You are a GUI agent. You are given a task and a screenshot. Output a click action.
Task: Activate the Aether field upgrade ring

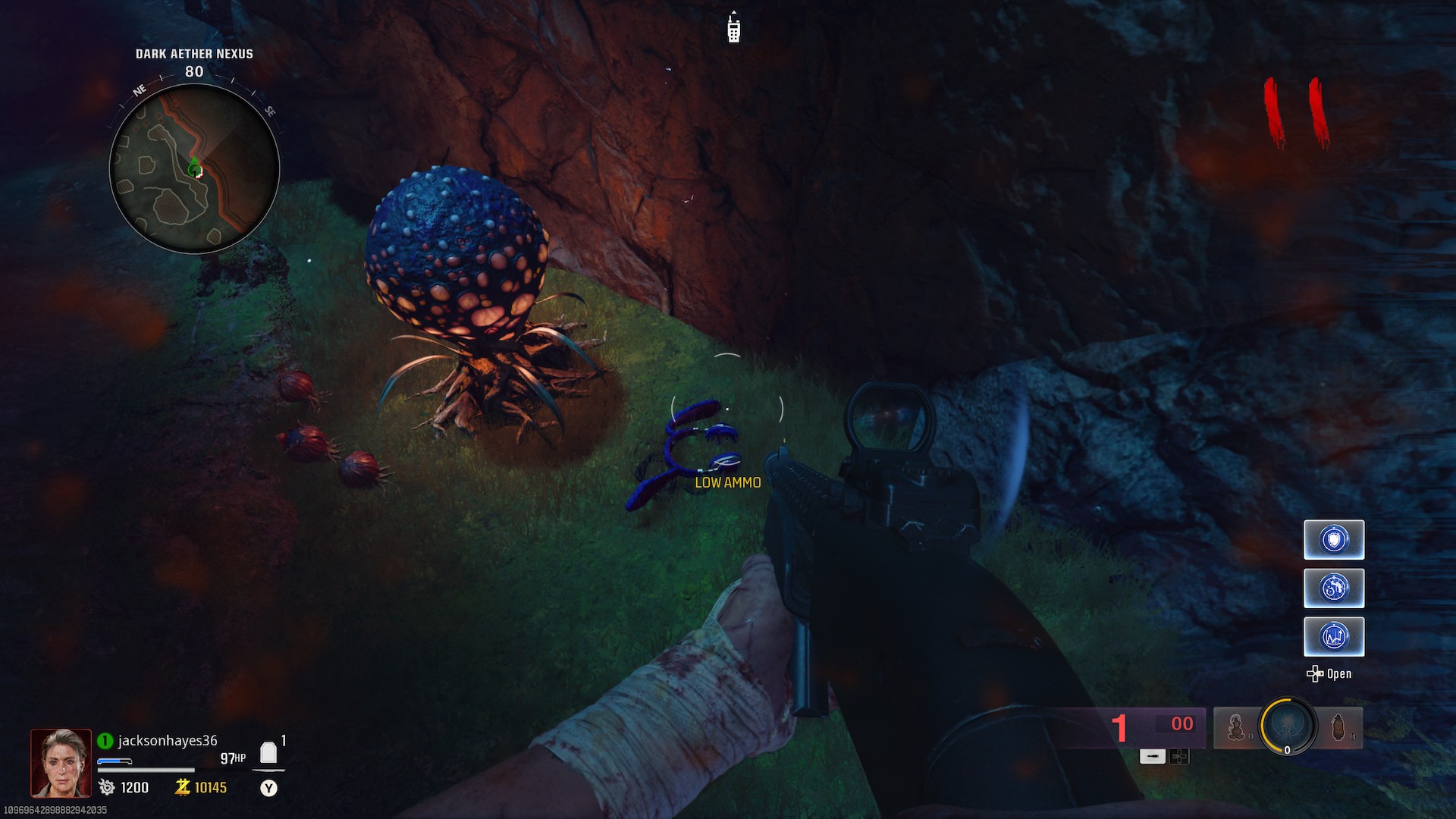click(1287, 726)
